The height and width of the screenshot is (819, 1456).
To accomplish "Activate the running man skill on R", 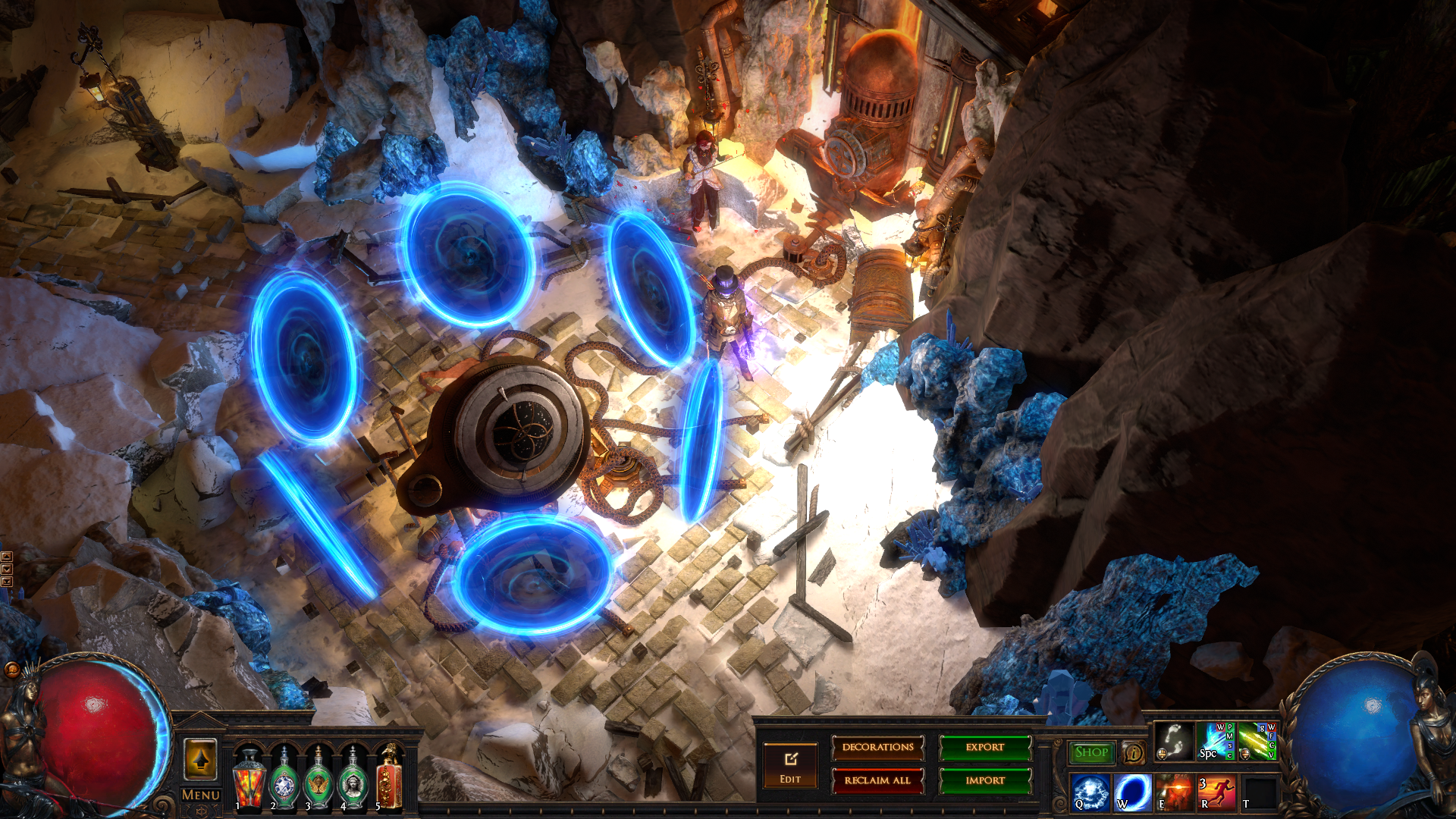I will click(x=1216, y=792).
